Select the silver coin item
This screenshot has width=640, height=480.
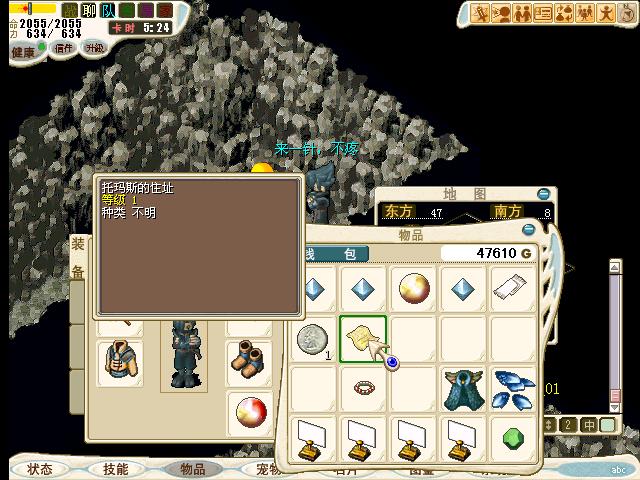[313, 339]
